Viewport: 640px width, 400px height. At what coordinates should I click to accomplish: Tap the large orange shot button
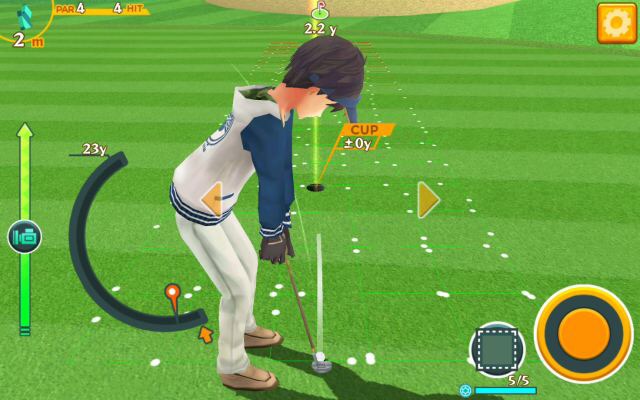[x=584, y=332]
